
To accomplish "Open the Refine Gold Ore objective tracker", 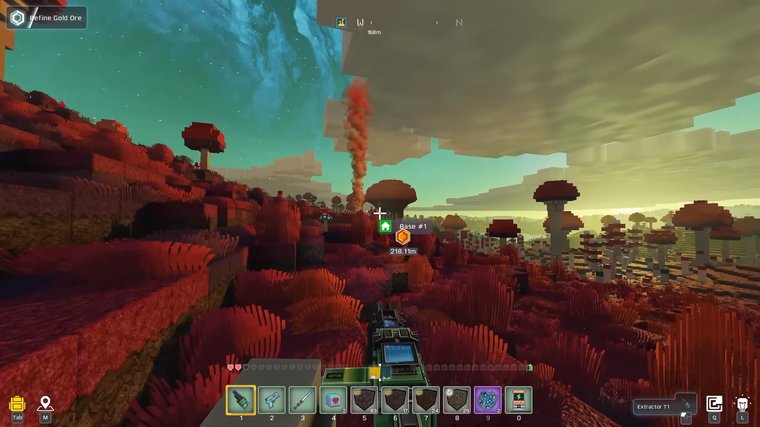I will (x=46, y=17).
